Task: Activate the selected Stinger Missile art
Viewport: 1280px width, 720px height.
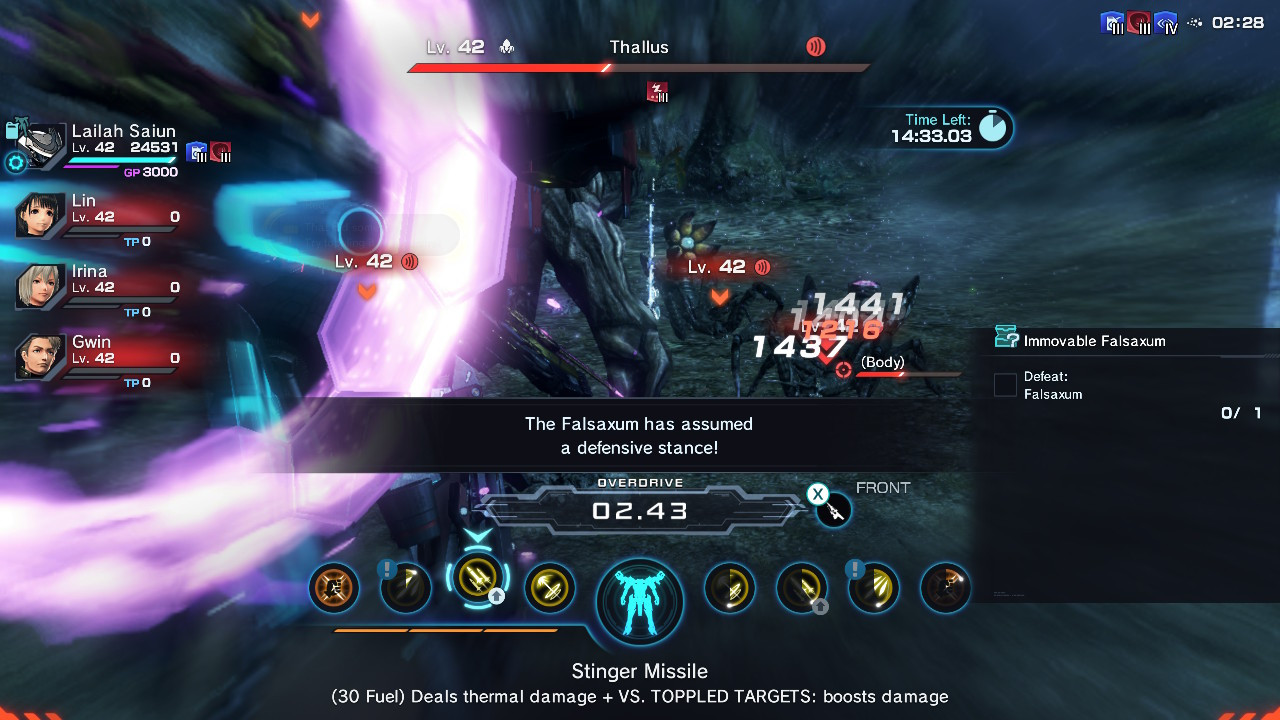Action: click(x=478, y=579)
